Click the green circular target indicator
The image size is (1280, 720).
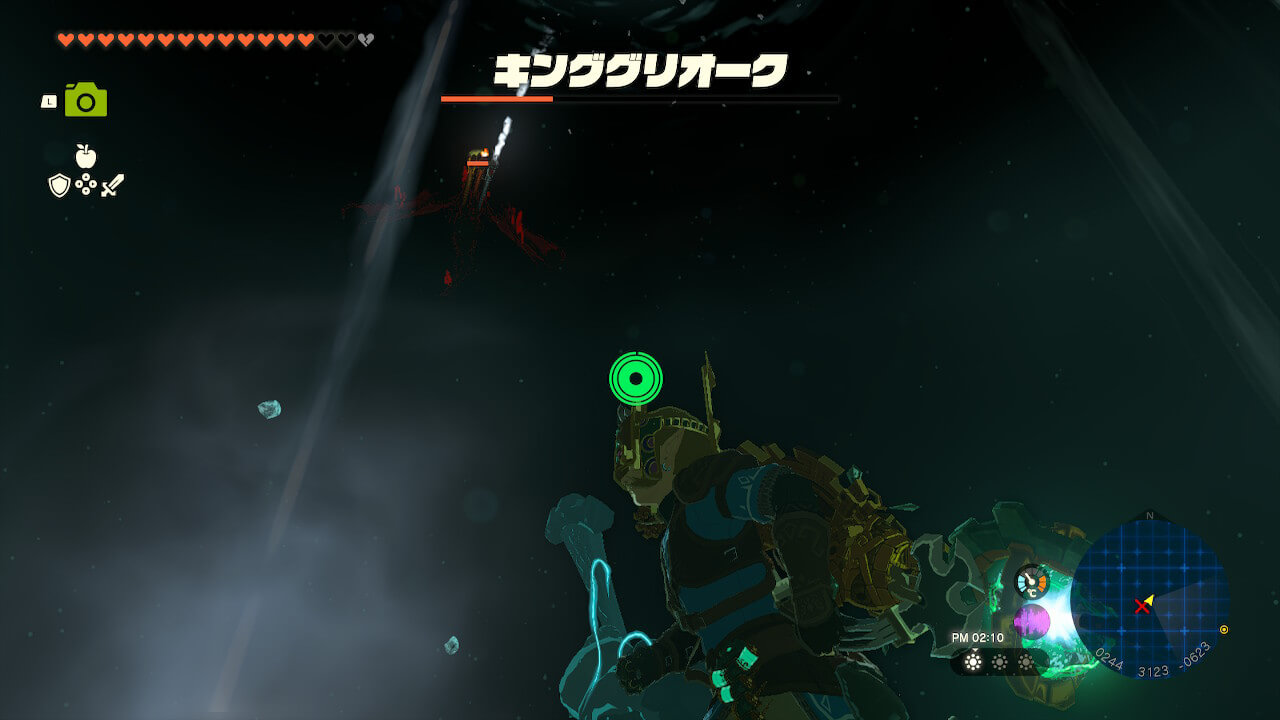636,379
